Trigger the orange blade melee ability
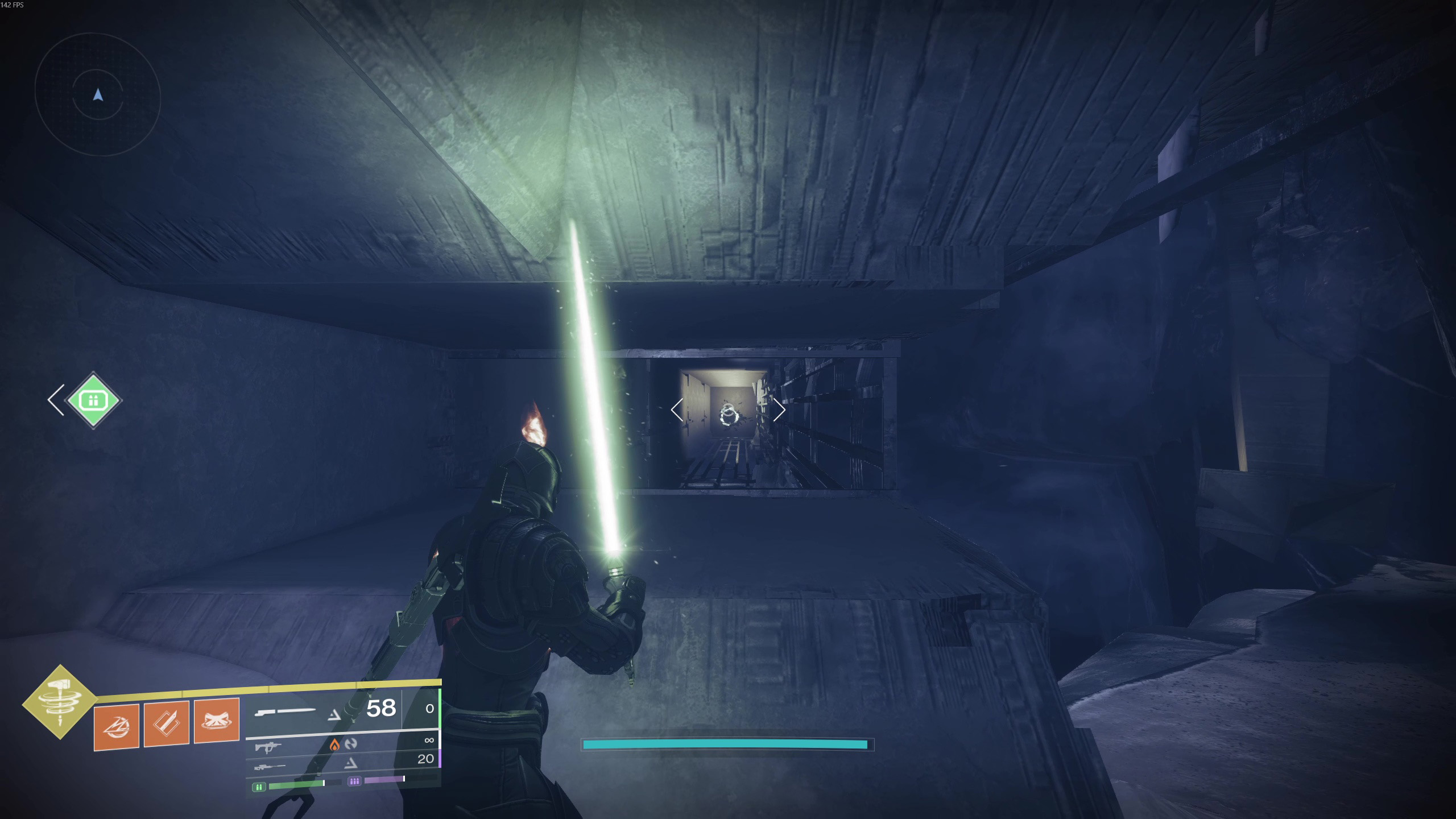The height and width of the screenshot is (819, 1456). point(167,723)
